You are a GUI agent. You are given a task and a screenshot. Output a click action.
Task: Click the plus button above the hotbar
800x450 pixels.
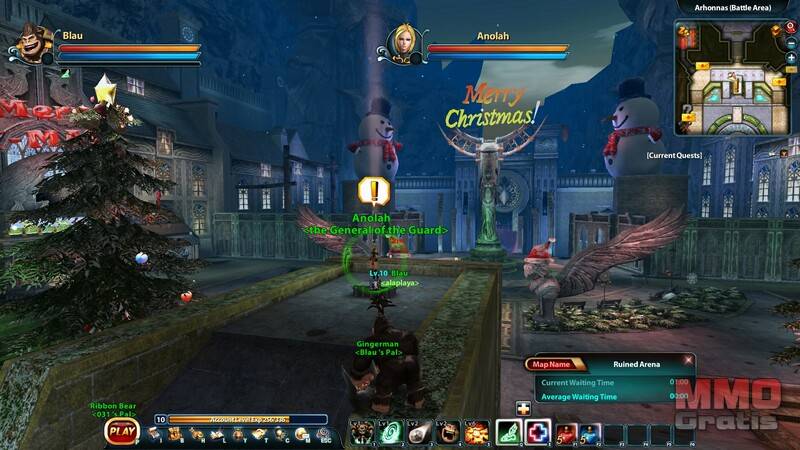point(523,408)
